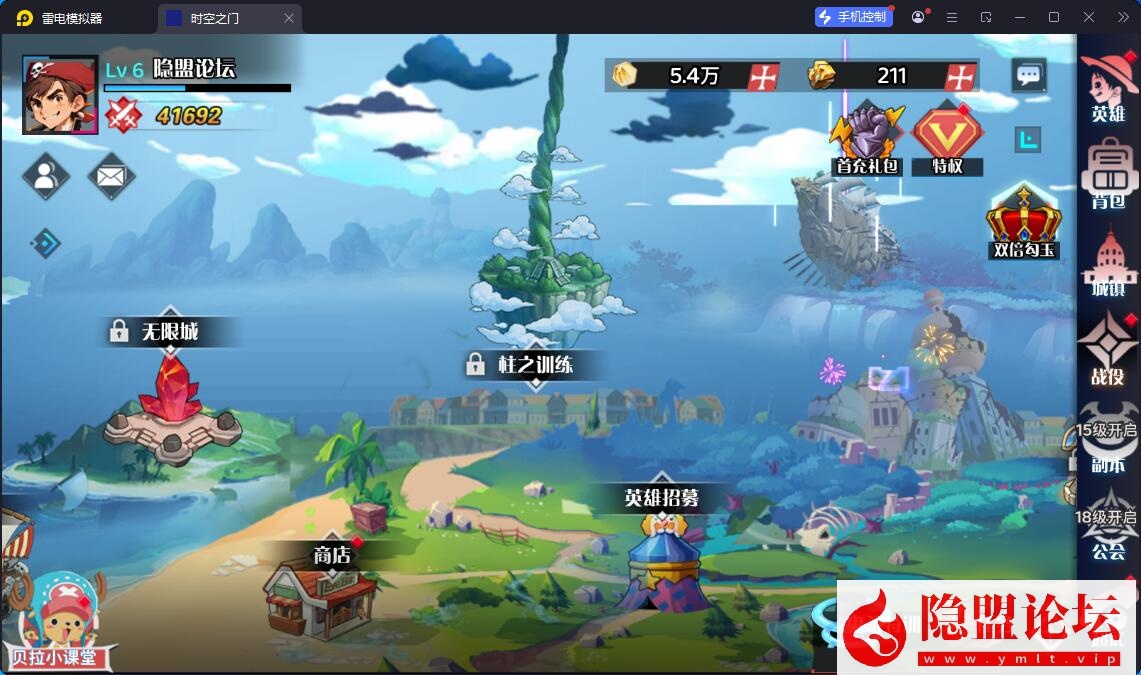Switch to the 城镇 town view

click(x=1108, y=263)
